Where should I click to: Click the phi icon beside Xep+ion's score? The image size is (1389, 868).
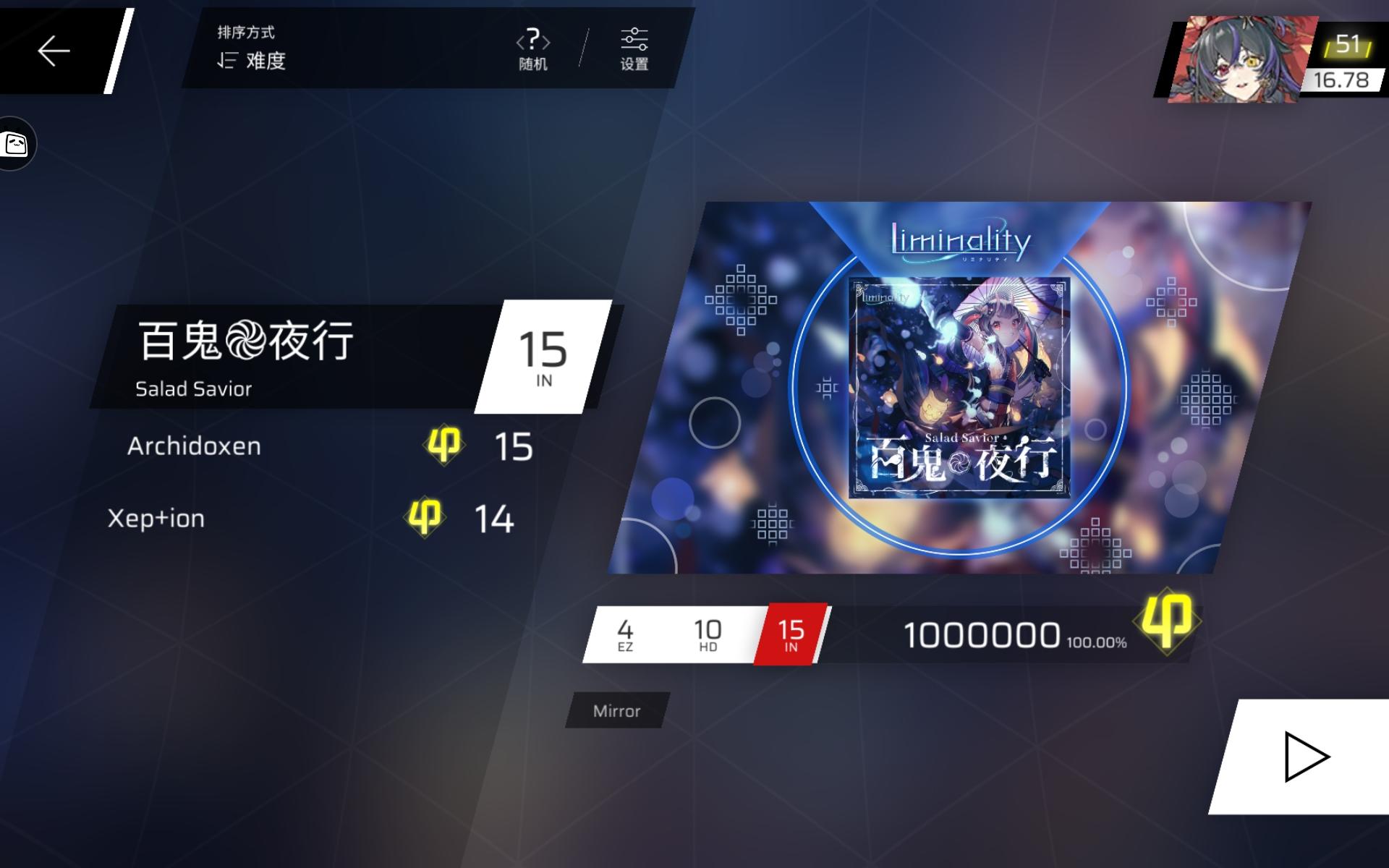[x=425, y=516]
